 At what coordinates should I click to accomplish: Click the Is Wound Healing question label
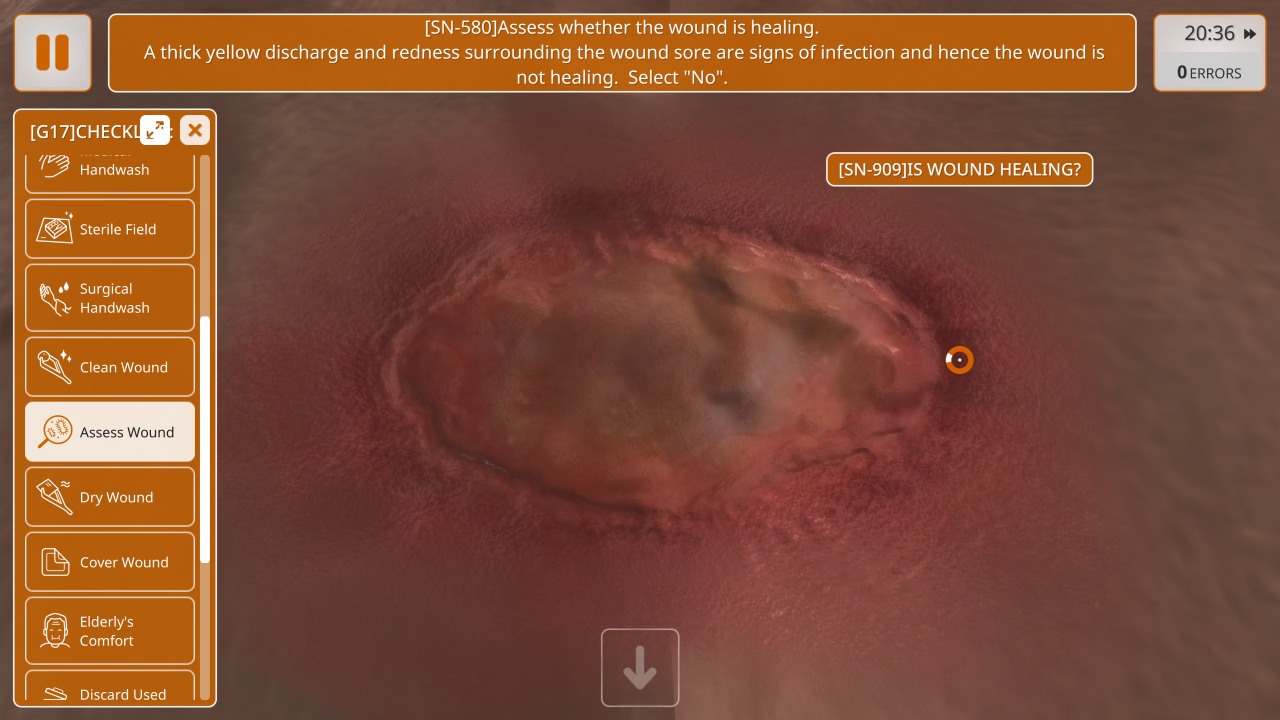[x=959, y=170]
